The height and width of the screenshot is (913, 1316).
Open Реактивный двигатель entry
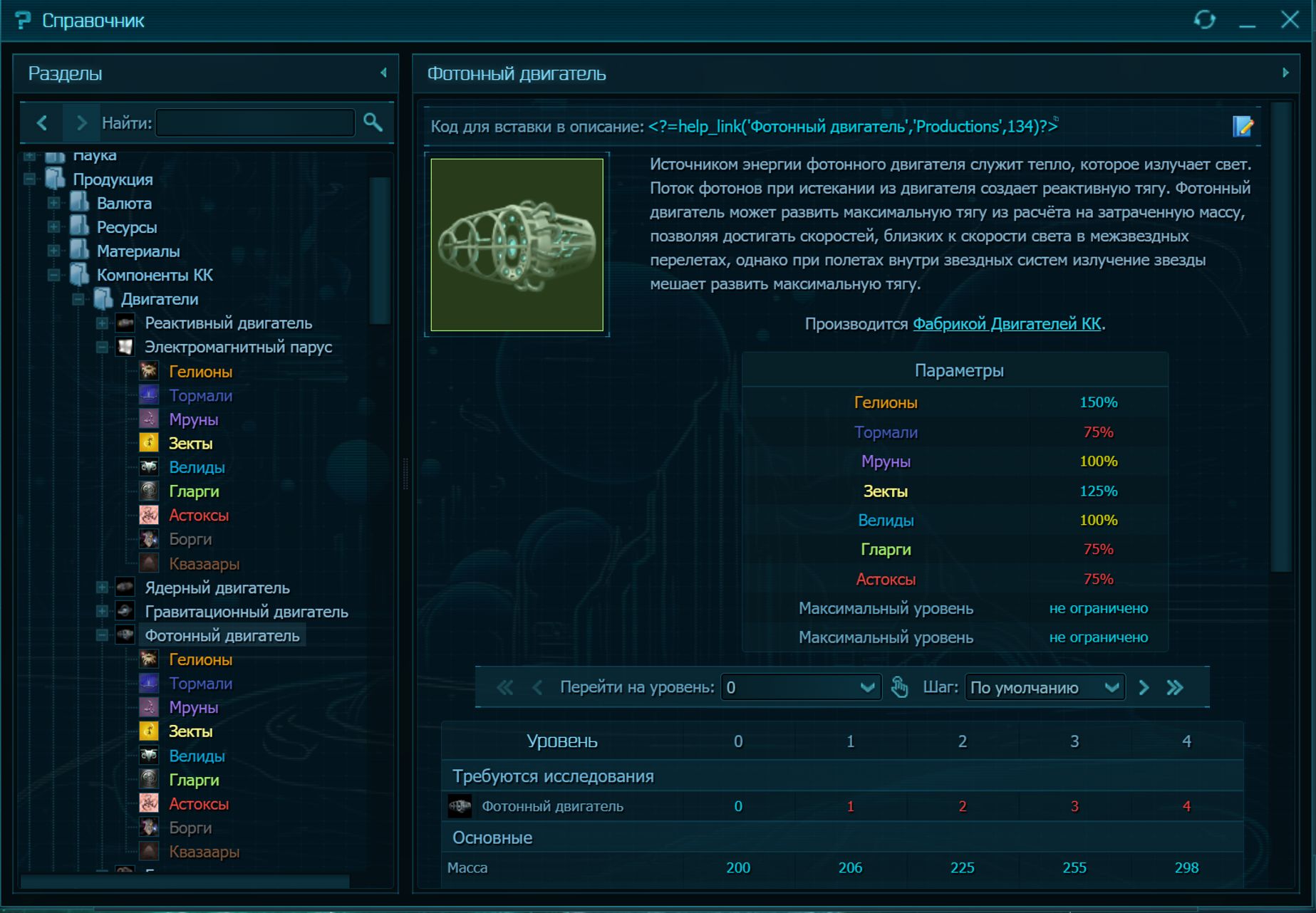point(228,323)
